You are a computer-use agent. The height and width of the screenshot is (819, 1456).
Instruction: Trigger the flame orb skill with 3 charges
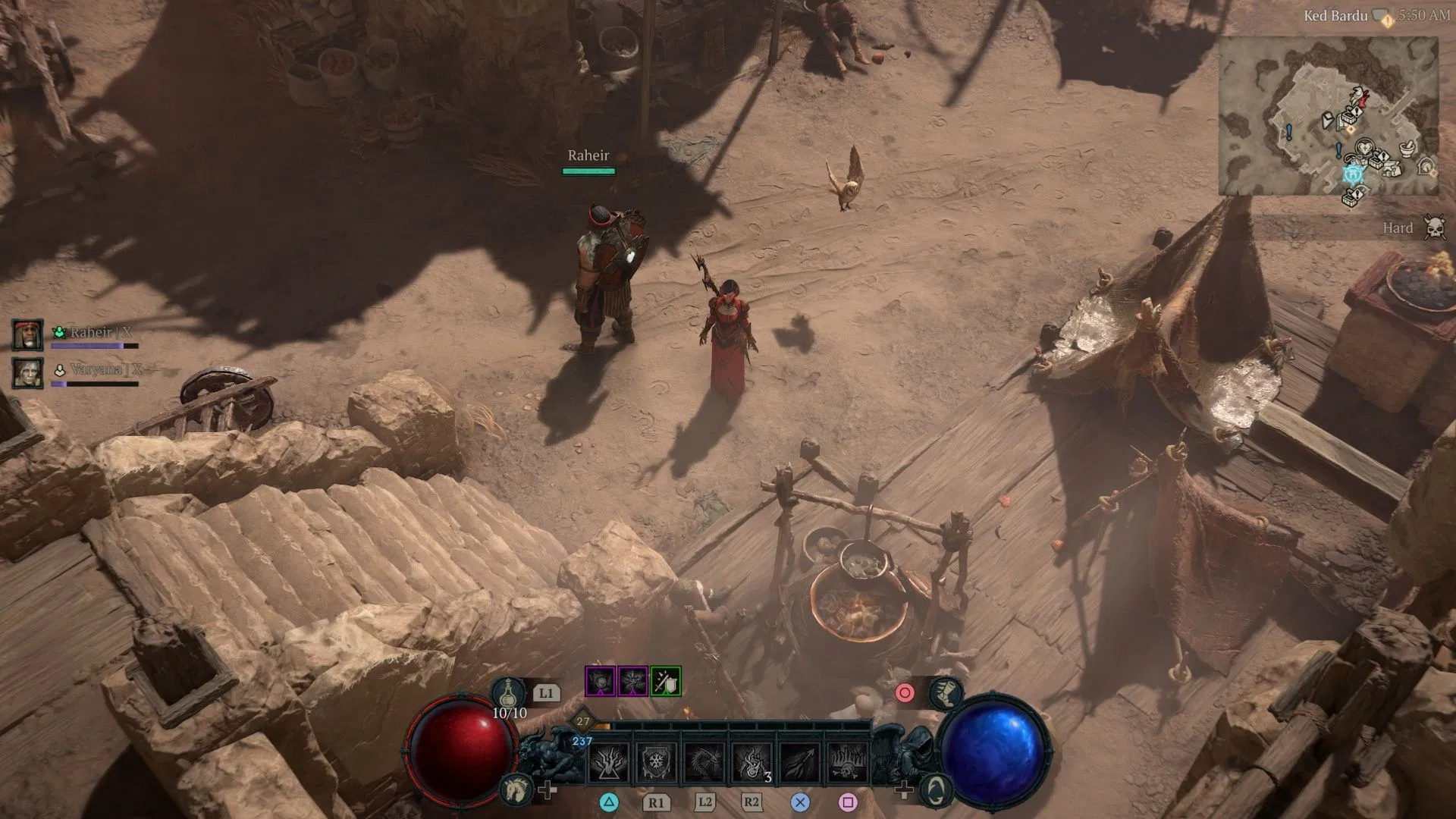pos(752,762)
